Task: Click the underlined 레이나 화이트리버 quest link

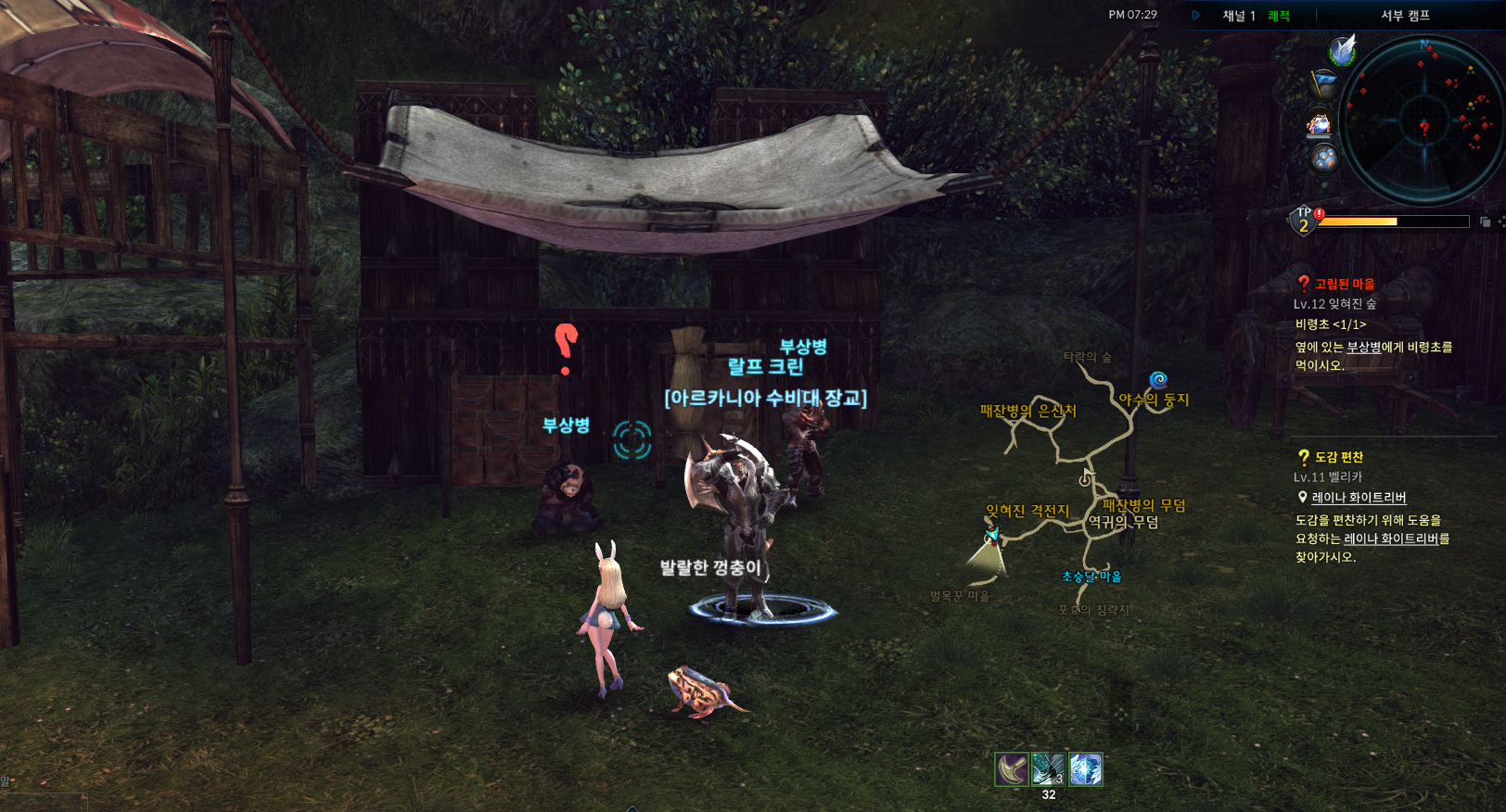Action: pos(1359,498)
